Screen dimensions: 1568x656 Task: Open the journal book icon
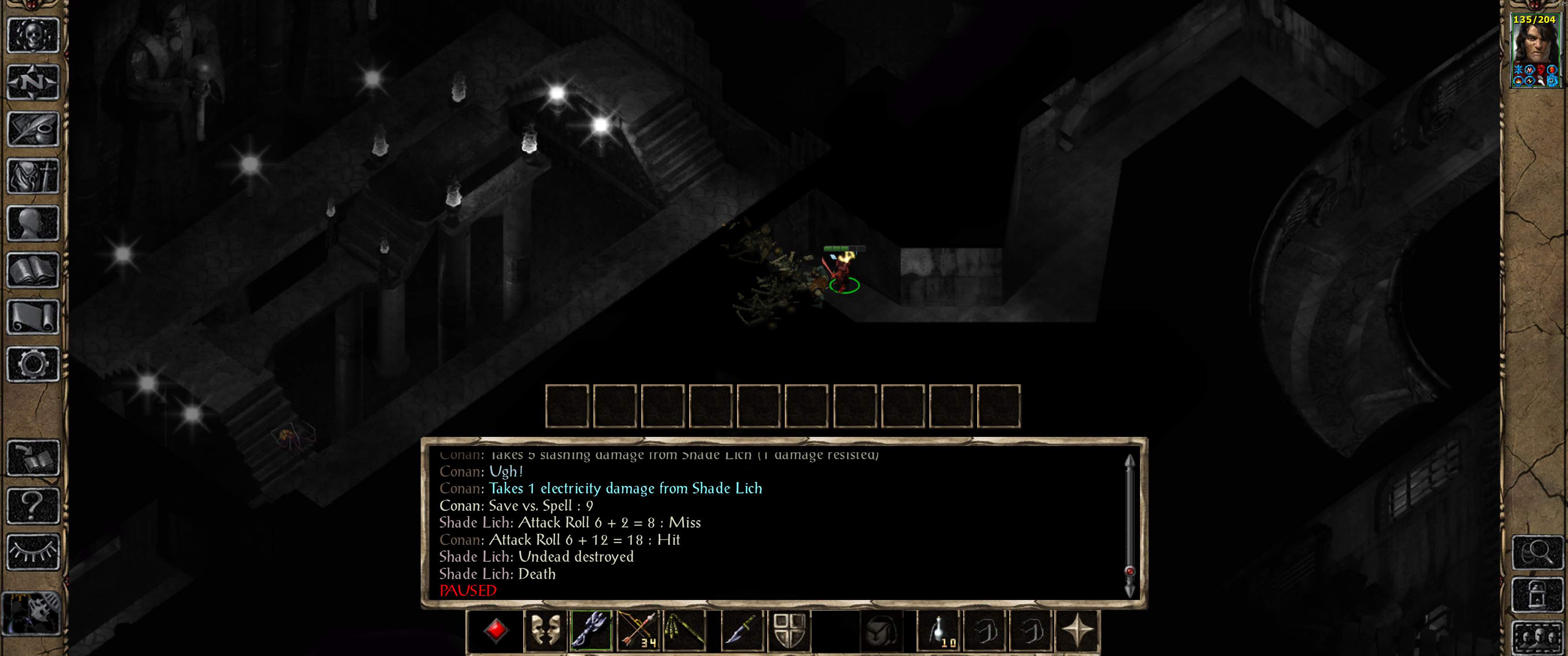coord(33,129)
